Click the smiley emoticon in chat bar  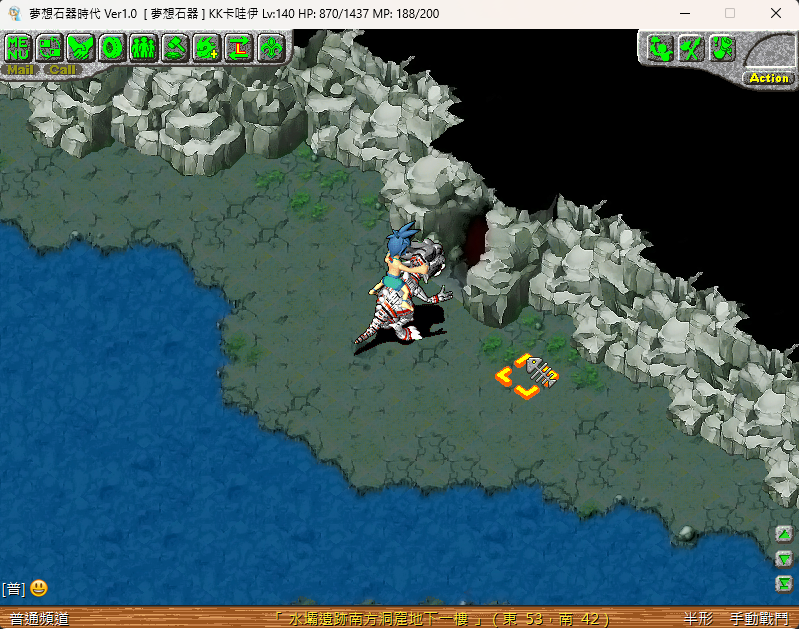point(39,588)
